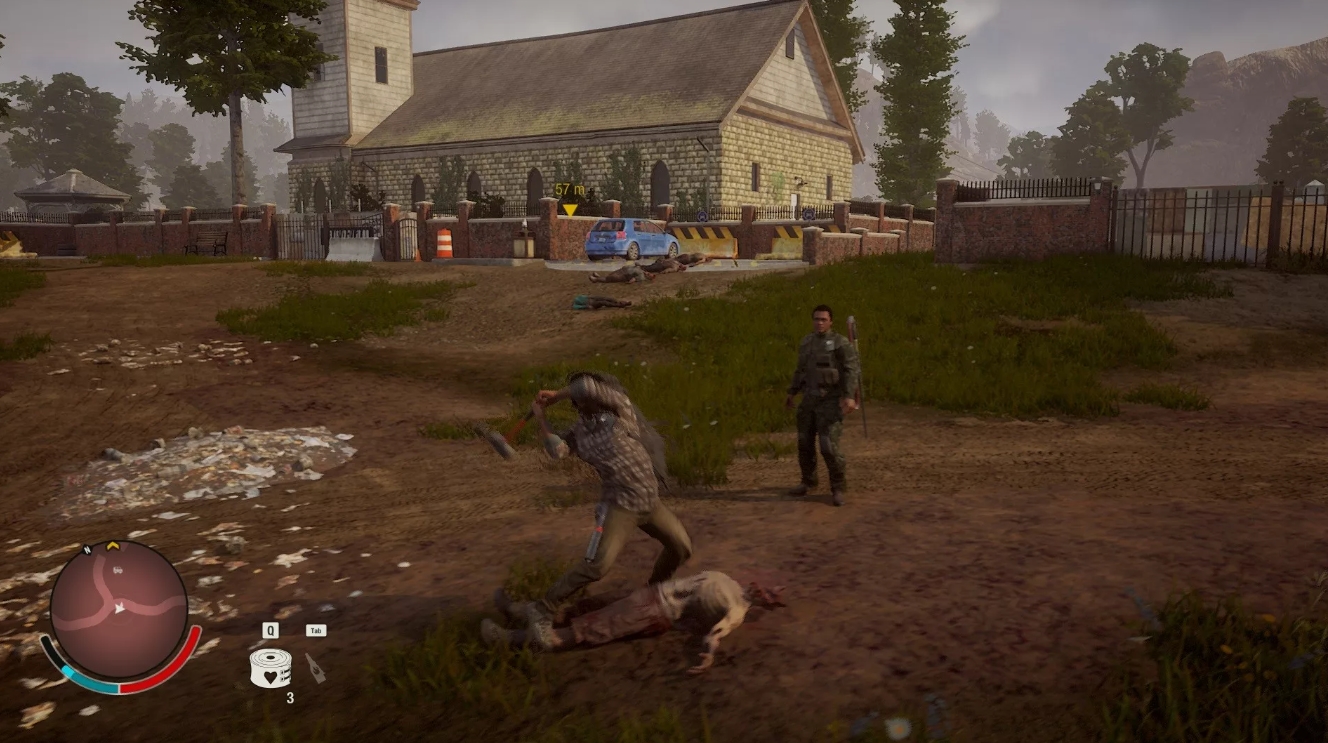This screenshot has height=743, width=1328.
Task: Click the player arrow in the minimap center
Action: point(119,607)
